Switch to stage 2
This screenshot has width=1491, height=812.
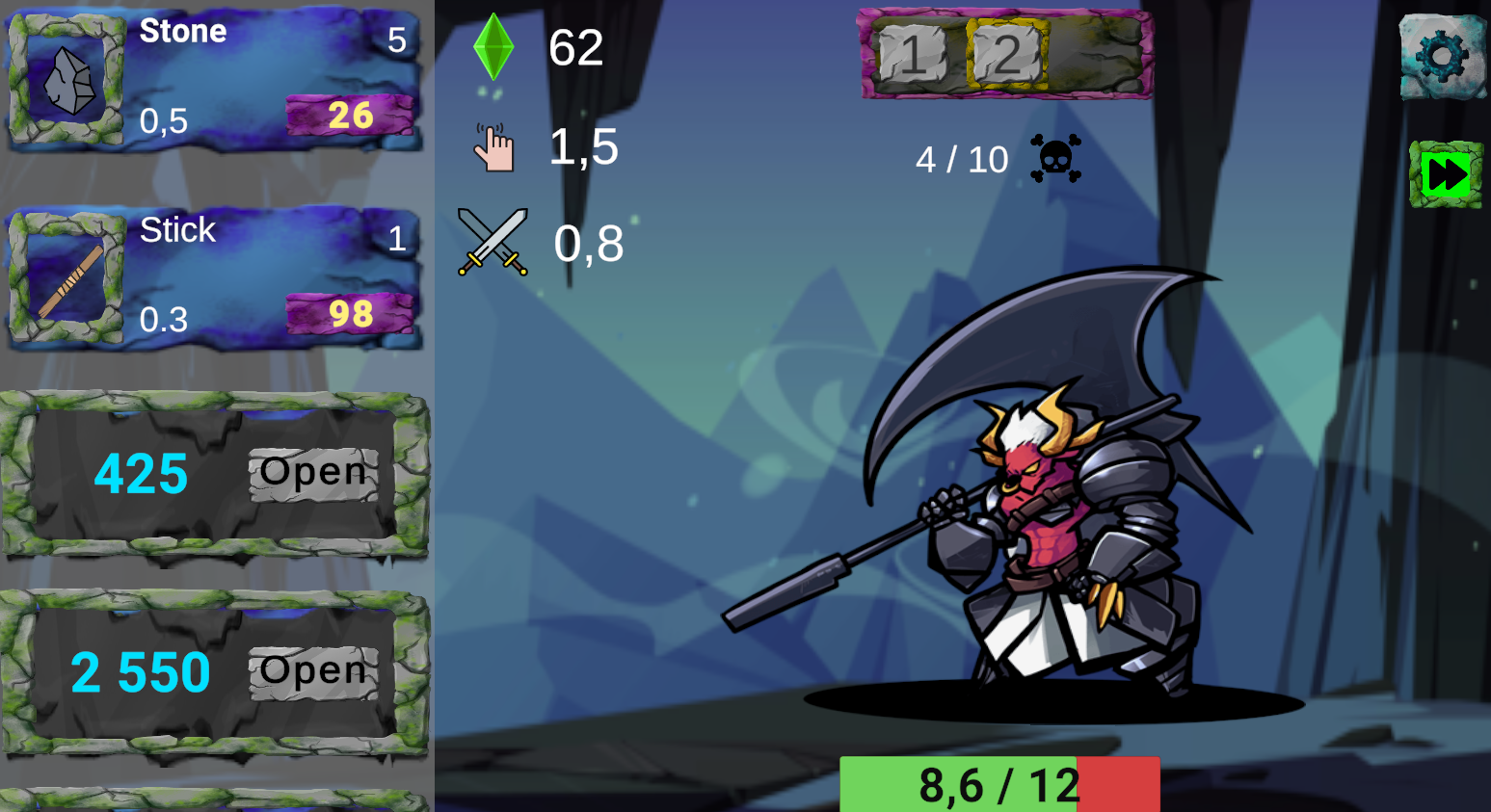1006,56
